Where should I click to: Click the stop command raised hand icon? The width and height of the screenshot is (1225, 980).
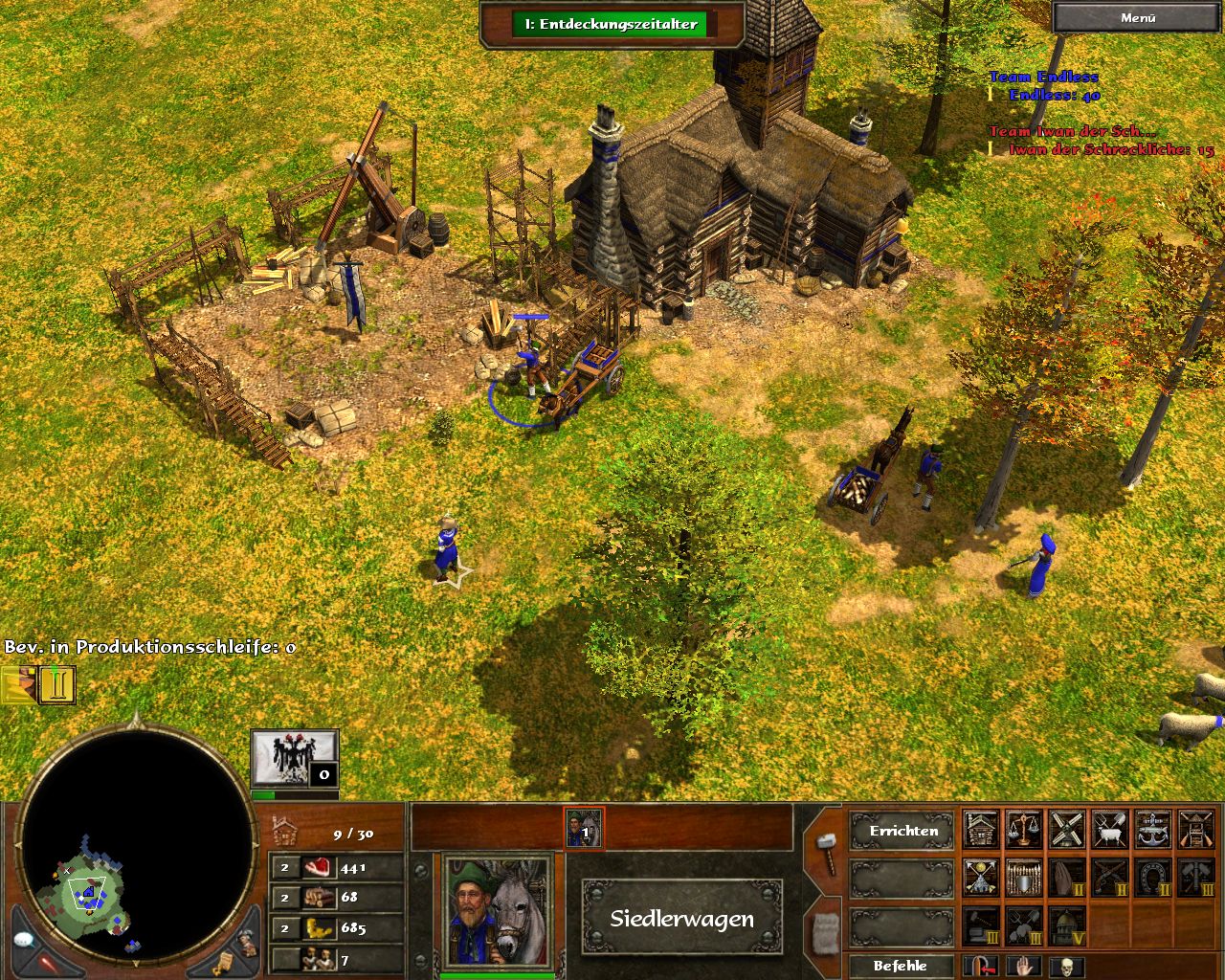(x=1023, y=967)
